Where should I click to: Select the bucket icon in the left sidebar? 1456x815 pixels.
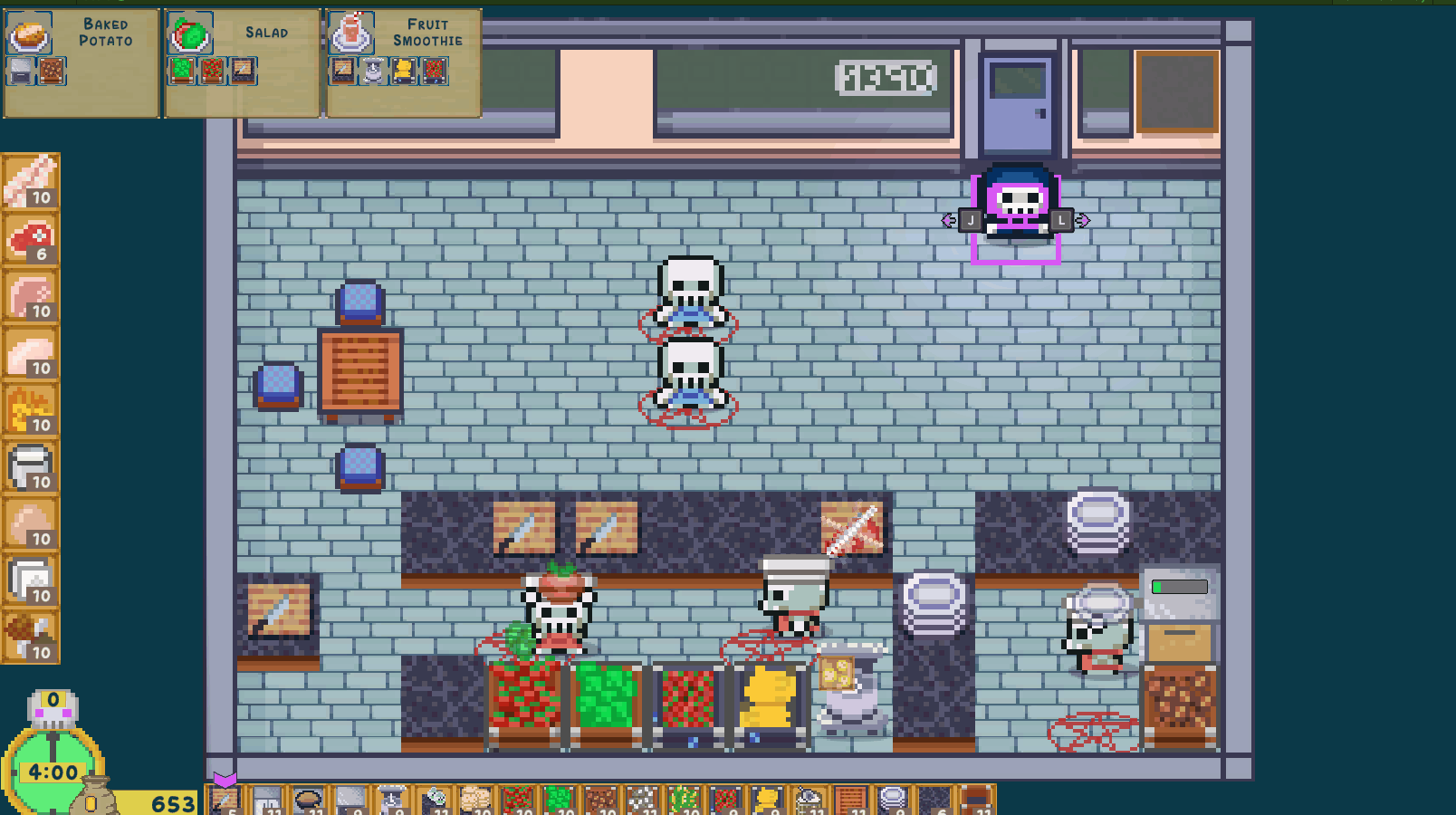[30, 465]
